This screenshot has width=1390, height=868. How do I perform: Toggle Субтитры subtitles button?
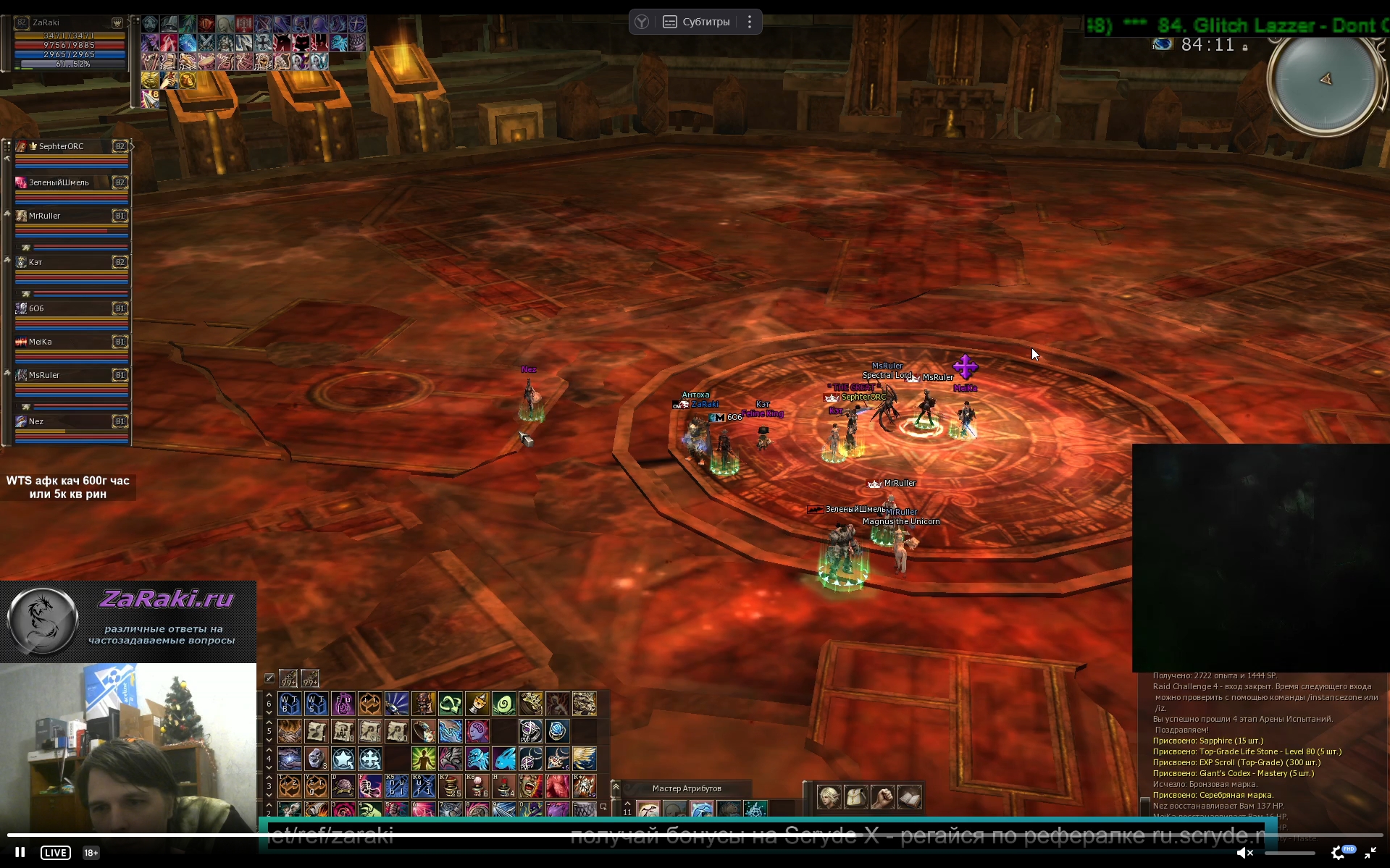pos(696,22)
